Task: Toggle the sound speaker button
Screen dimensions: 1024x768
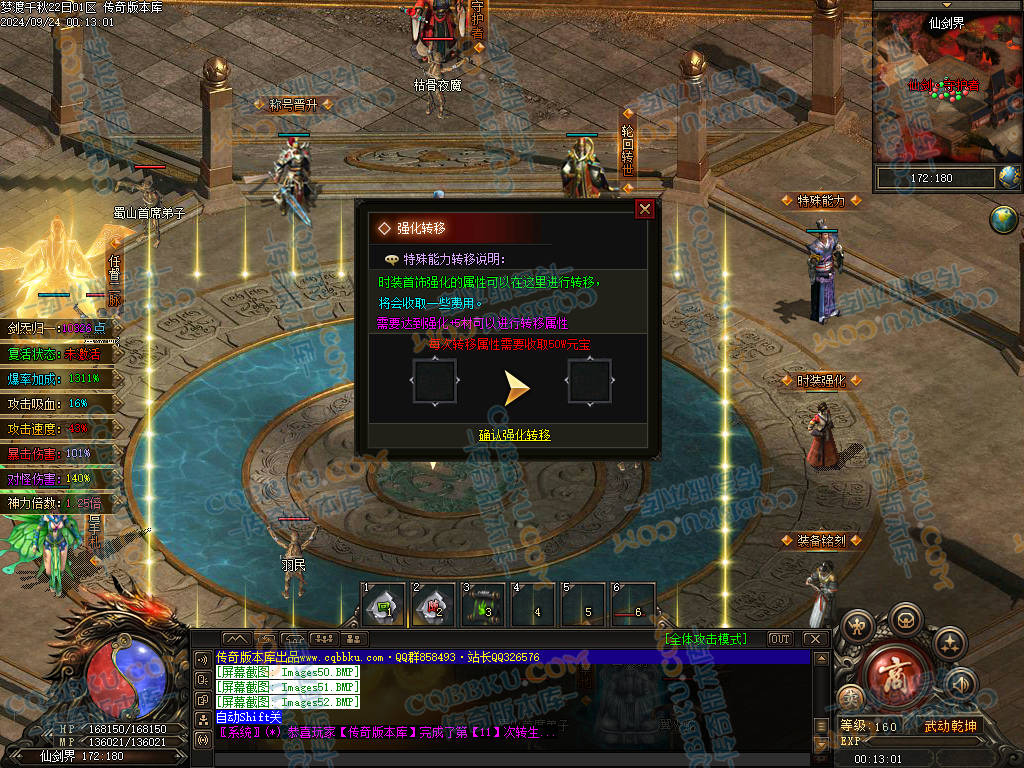Action: tap(961, 683)
